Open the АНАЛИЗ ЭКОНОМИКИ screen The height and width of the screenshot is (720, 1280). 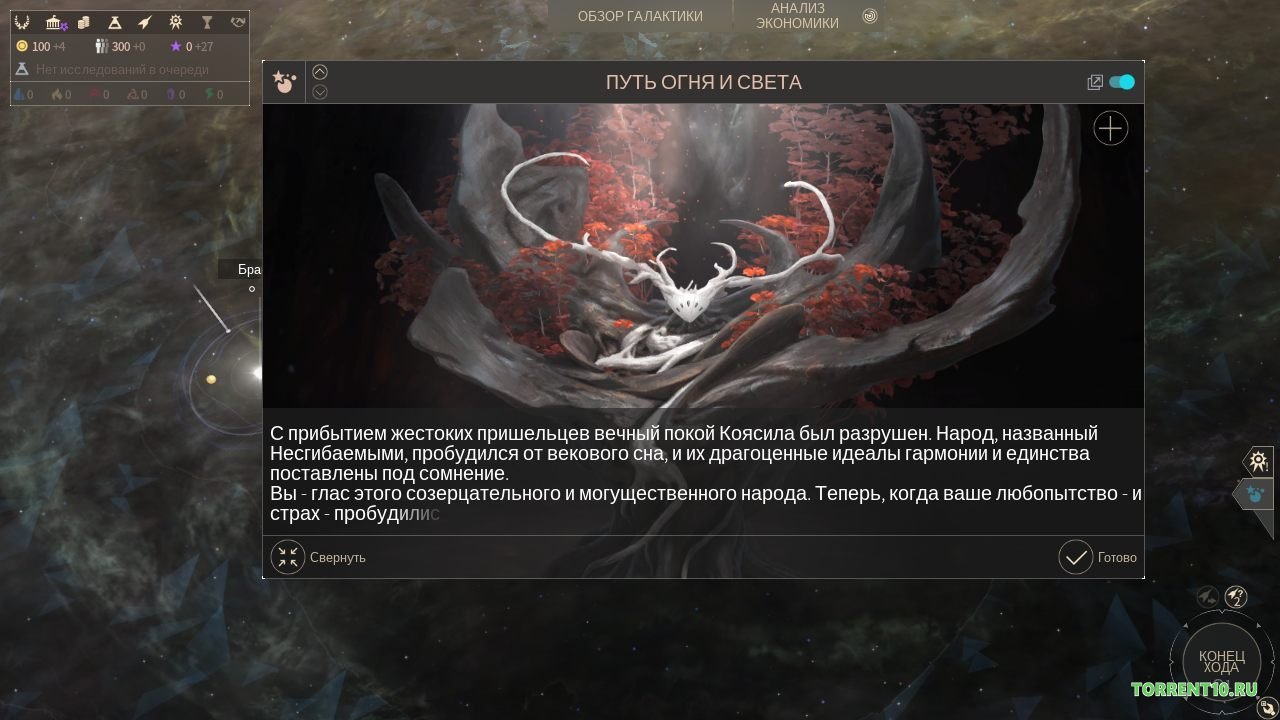click(797, 16)
